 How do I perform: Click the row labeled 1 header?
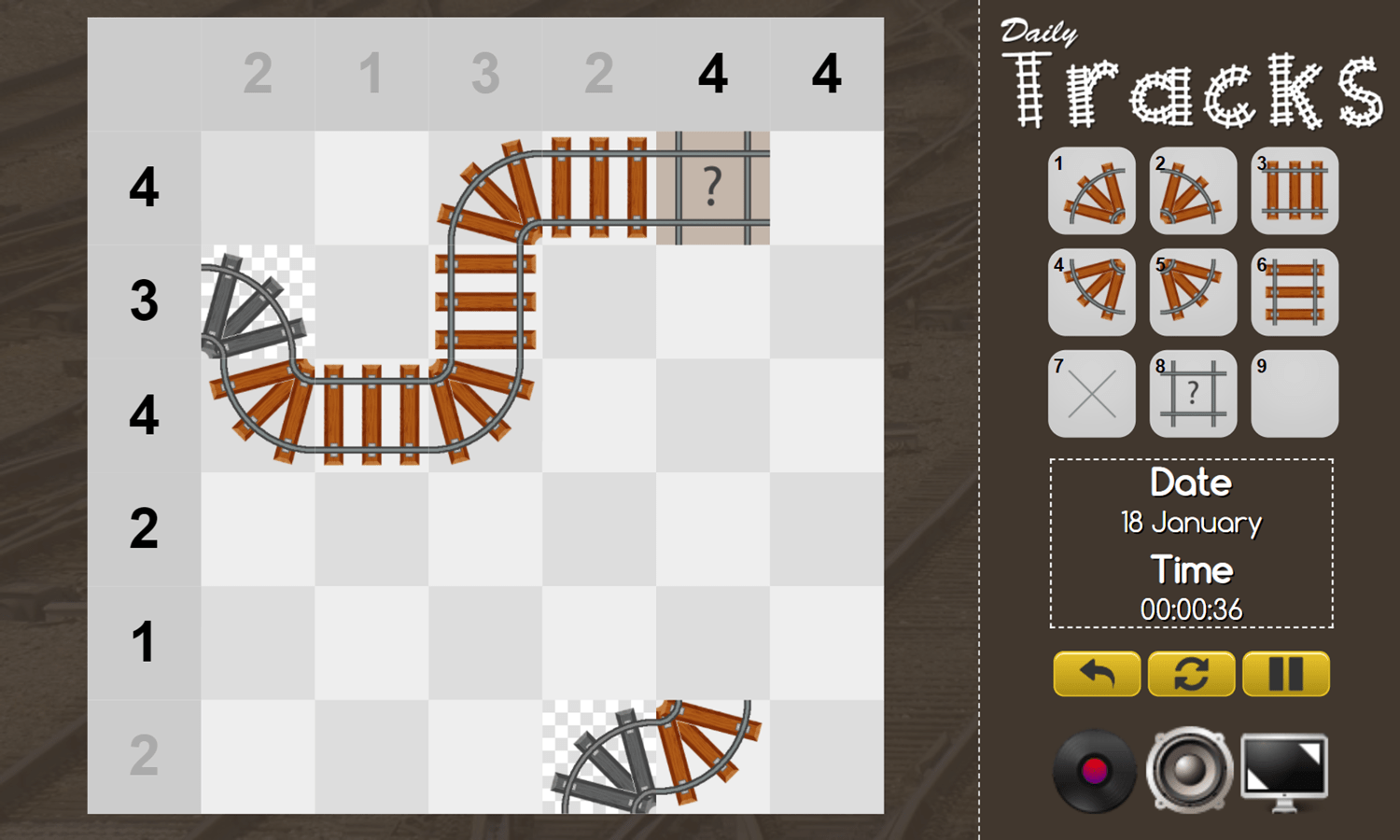pyautogui.click(x=143, y=642)
